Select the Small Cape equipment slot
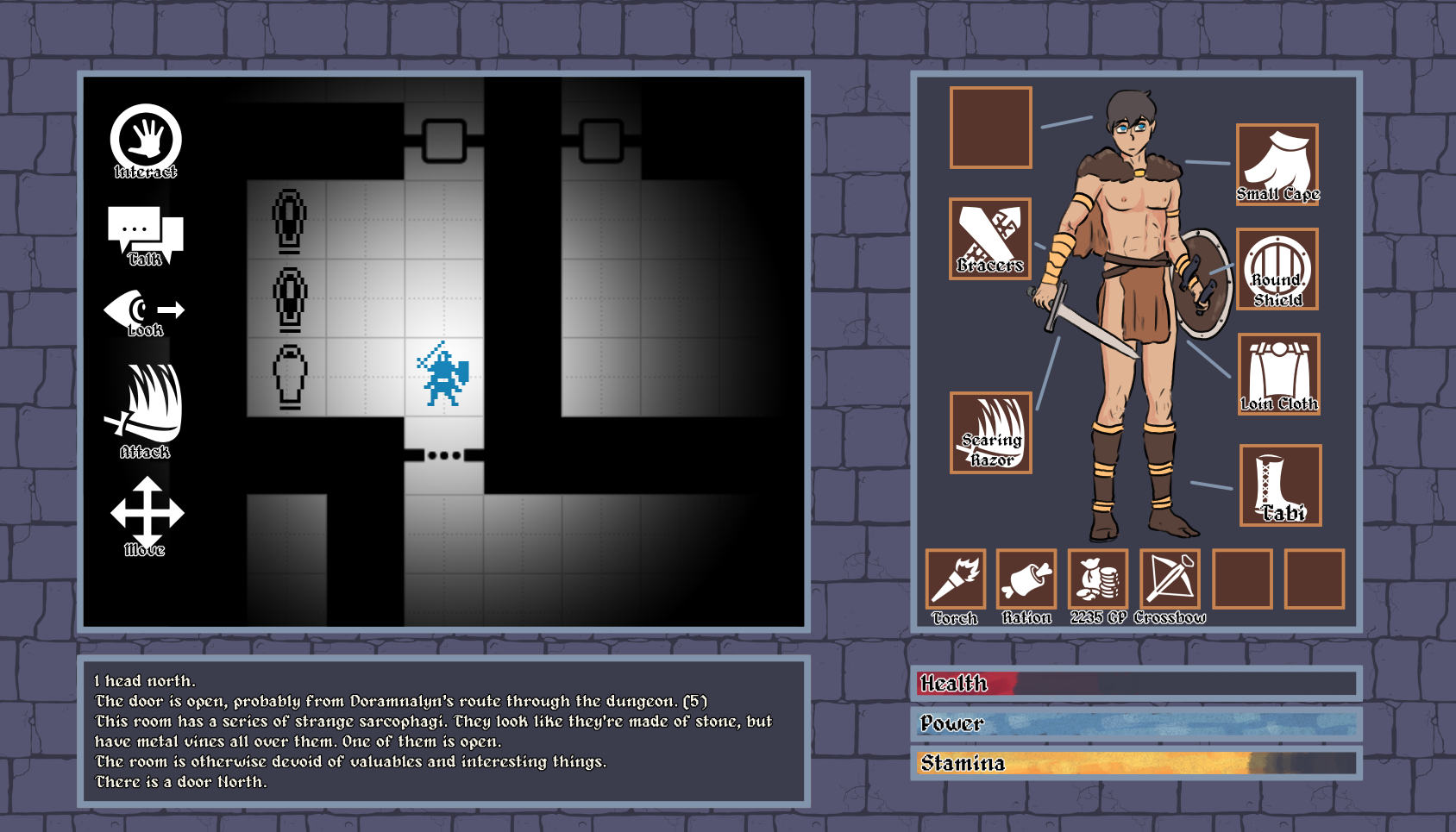The width and height of the screenshot is (1456, 832). point(1277,164)
